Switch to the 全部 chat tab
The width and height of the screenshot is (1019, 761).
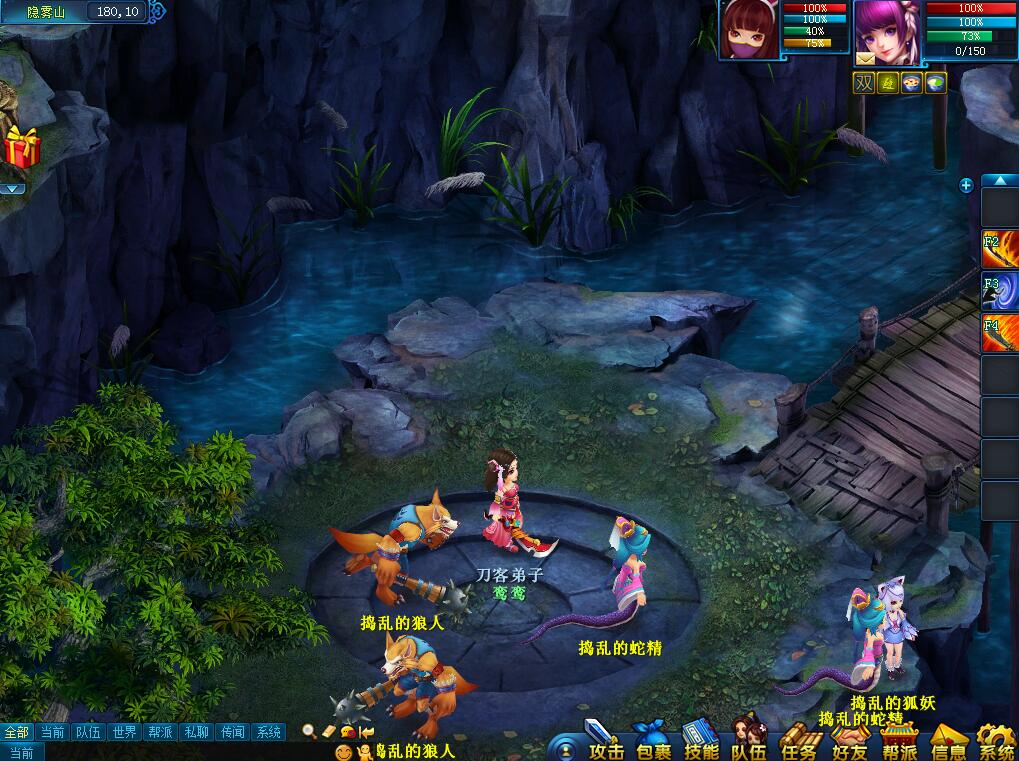[17, 732]
